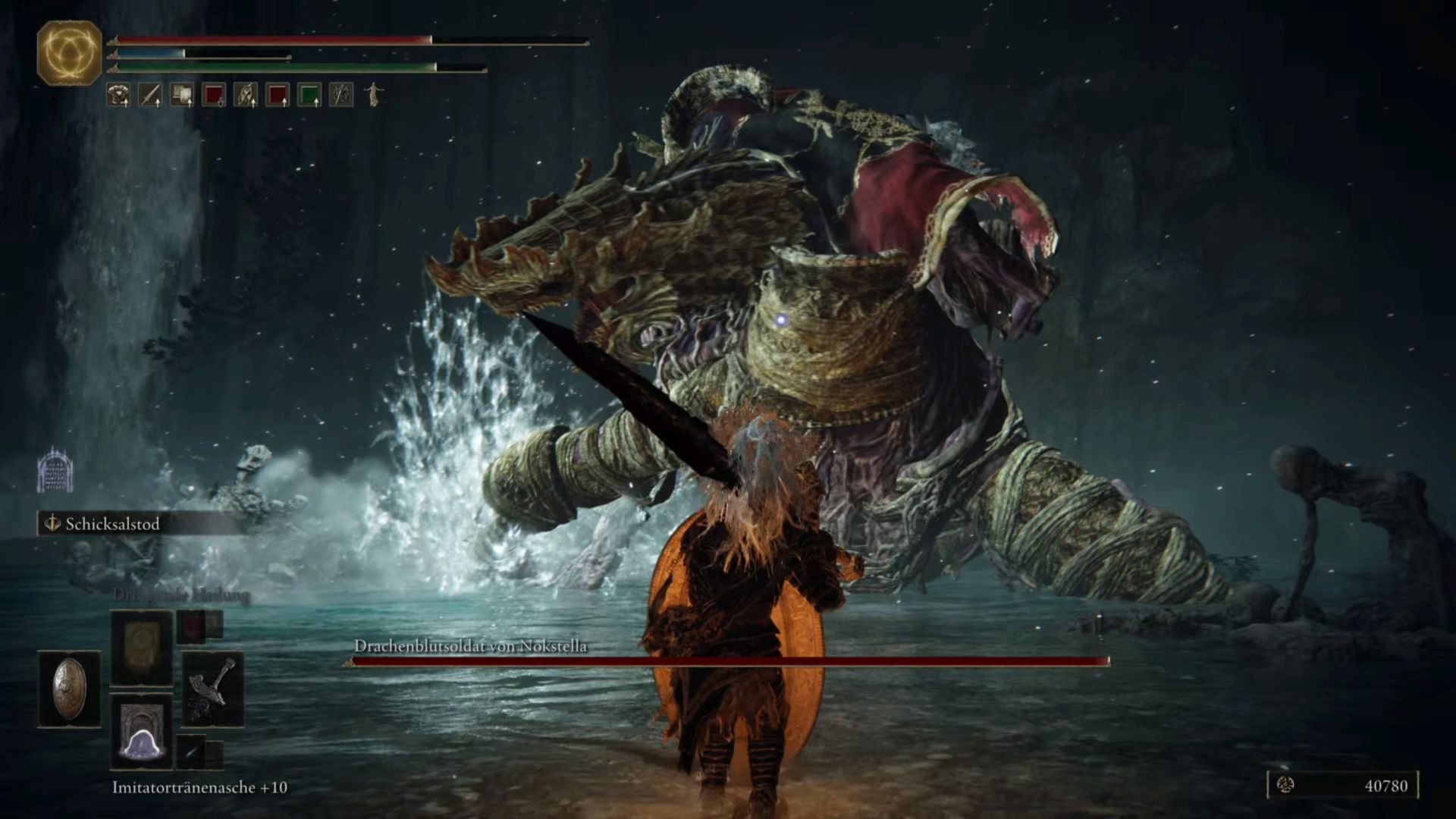Screen dimensions: 1456x819
Task: Click the sword attack buff status icon
Action: 150,95
